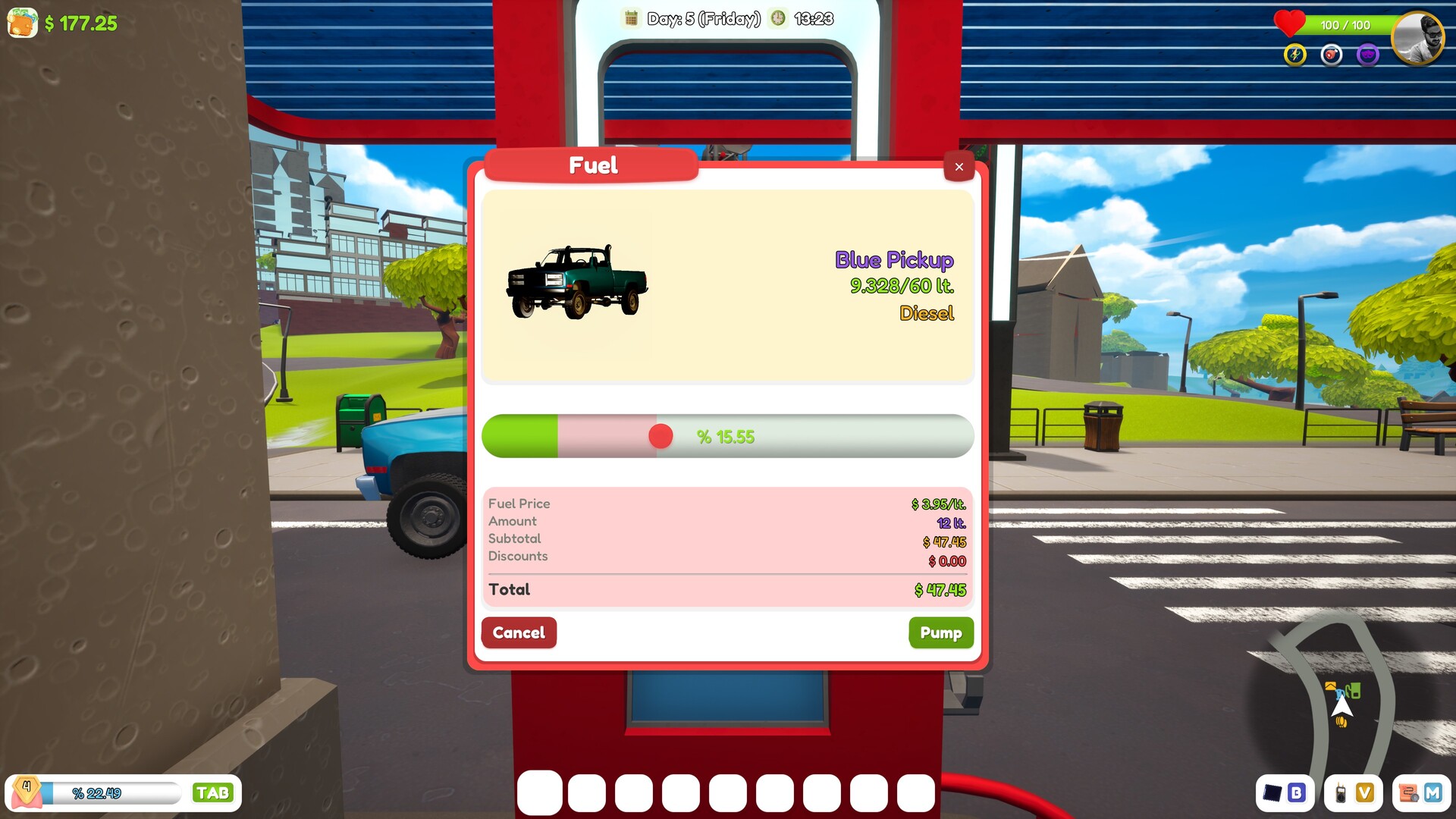Click the lightning energy status badge

(1294, 54)
